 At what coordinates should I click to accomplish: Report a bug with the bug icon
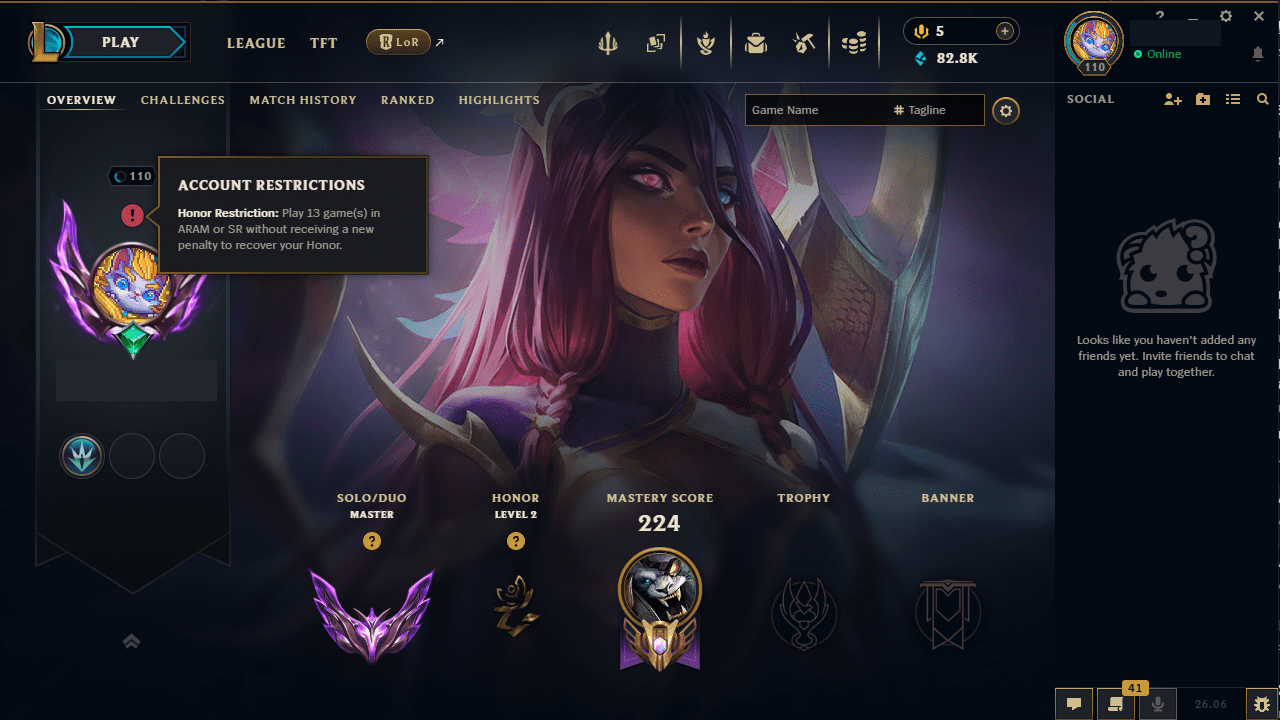[1263, 703]
